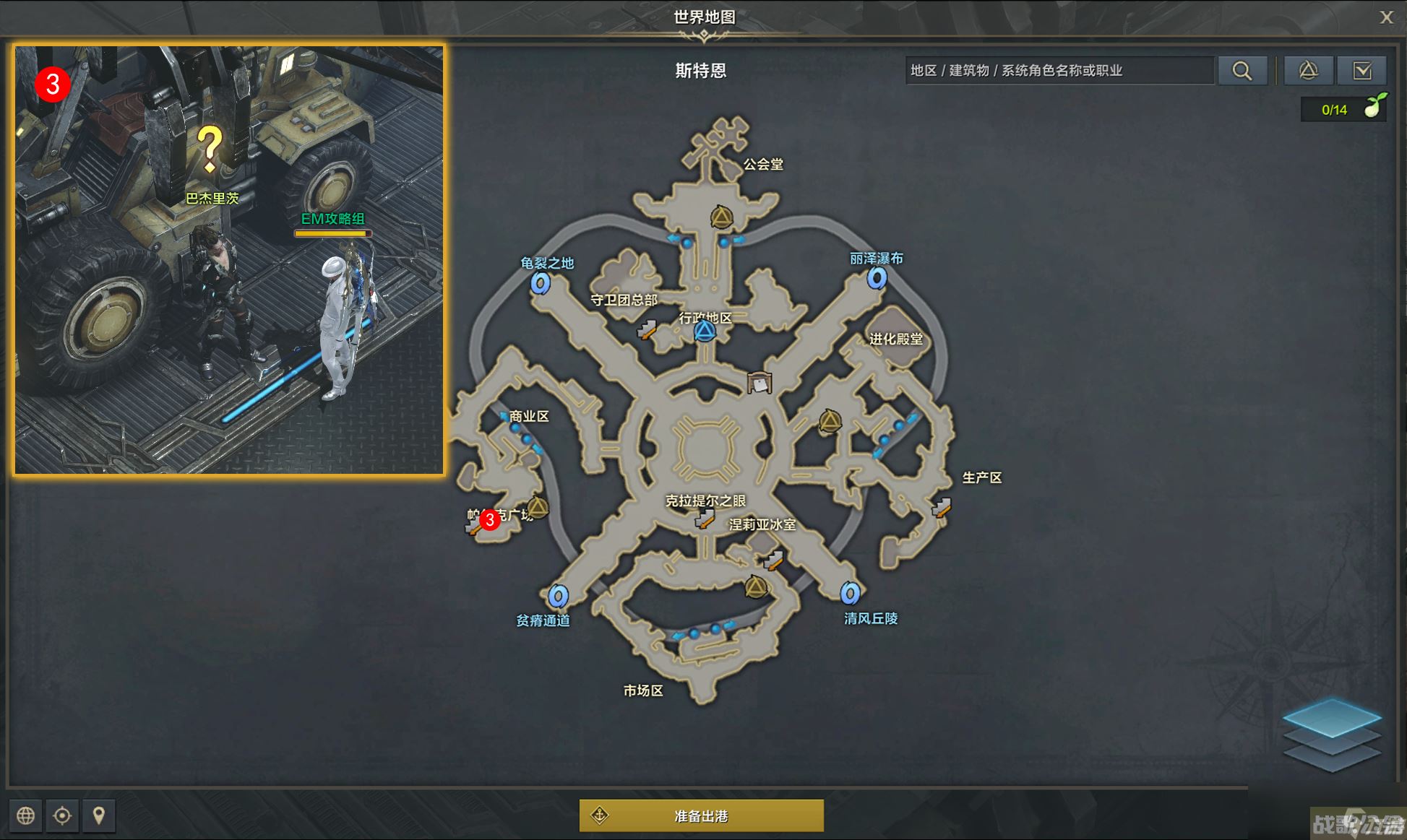Viewport: 1407px width, 840px height.
Task: Click the triangle tripod filter icon beside search
Action: [x=1308, y=70]
